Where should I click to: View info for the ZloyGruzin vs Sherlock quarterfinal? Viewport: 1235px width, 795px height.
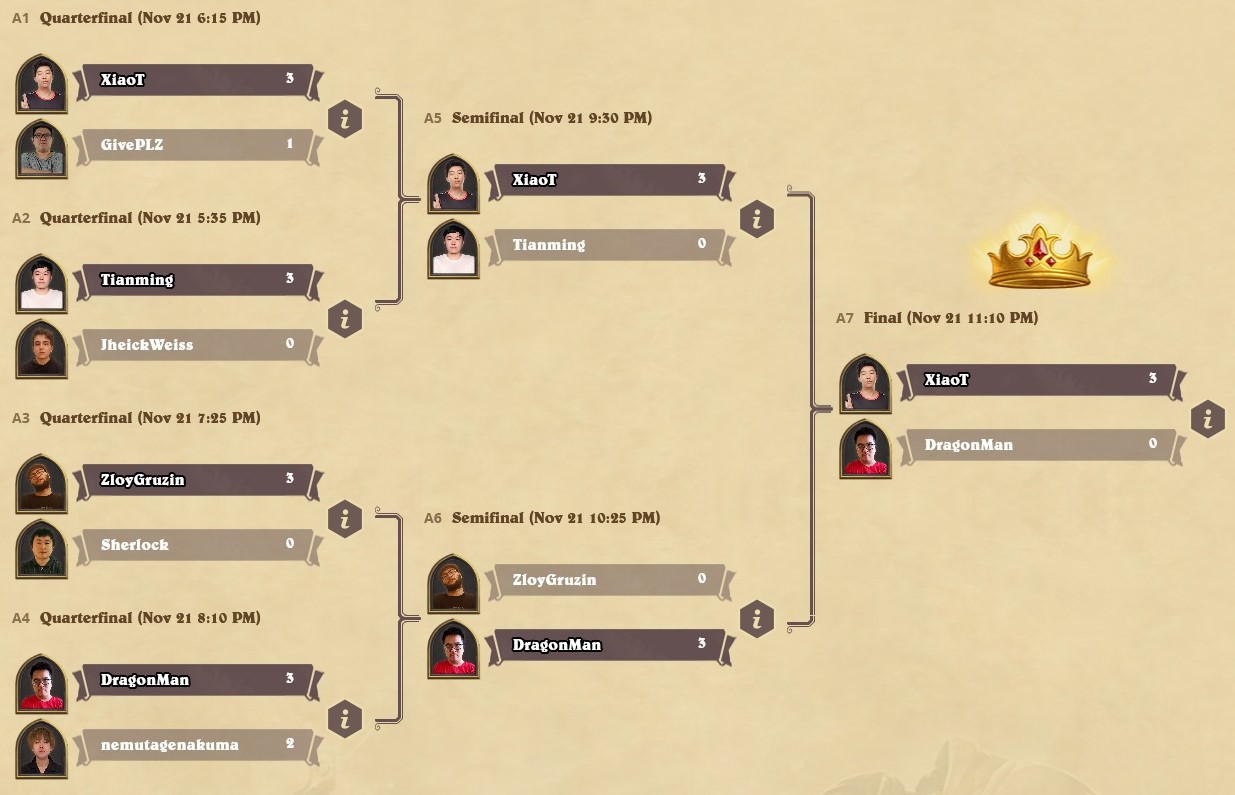[345, 520]
